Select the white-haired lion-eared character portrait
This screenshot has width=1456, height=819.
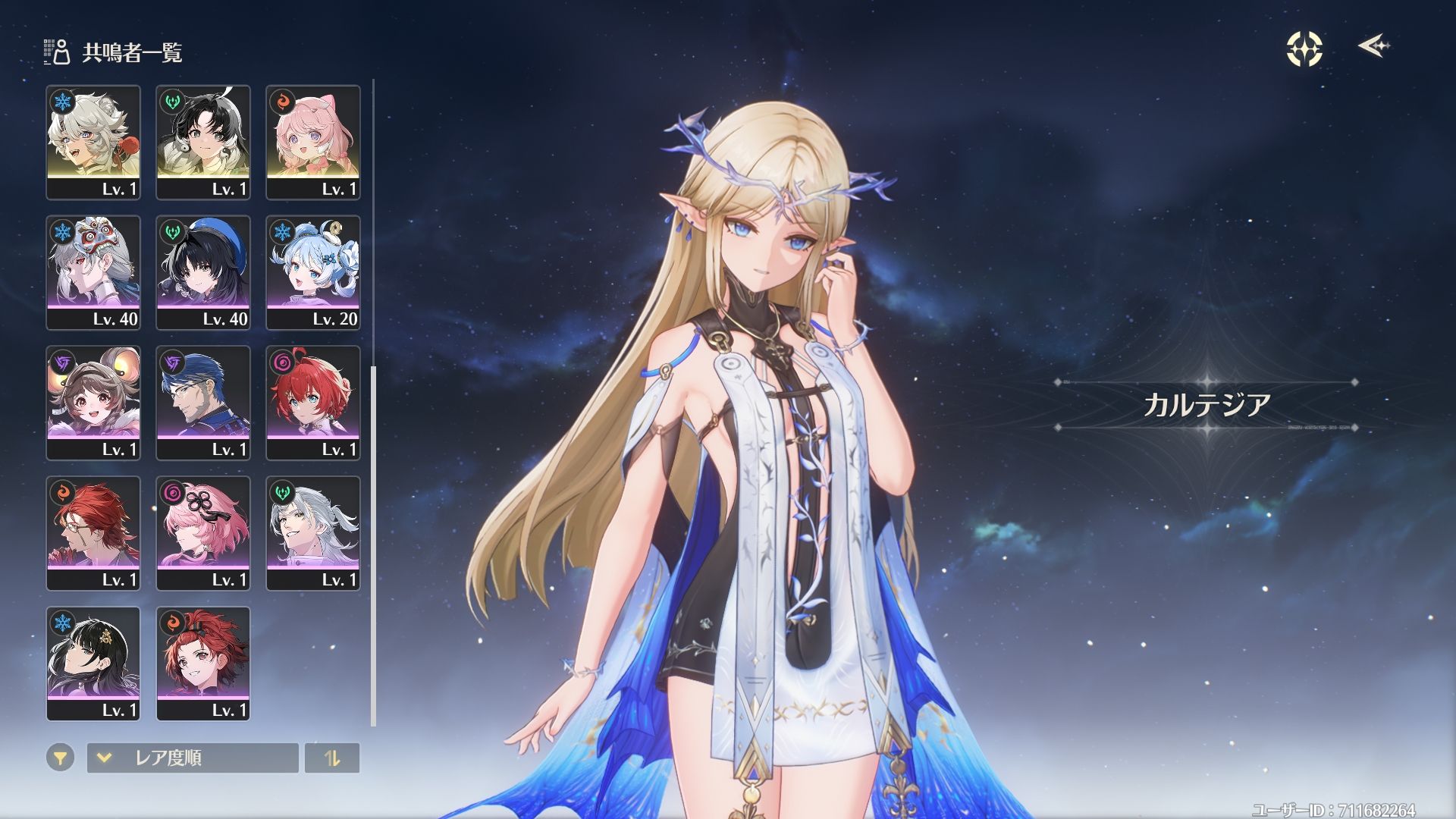point(93,142)
